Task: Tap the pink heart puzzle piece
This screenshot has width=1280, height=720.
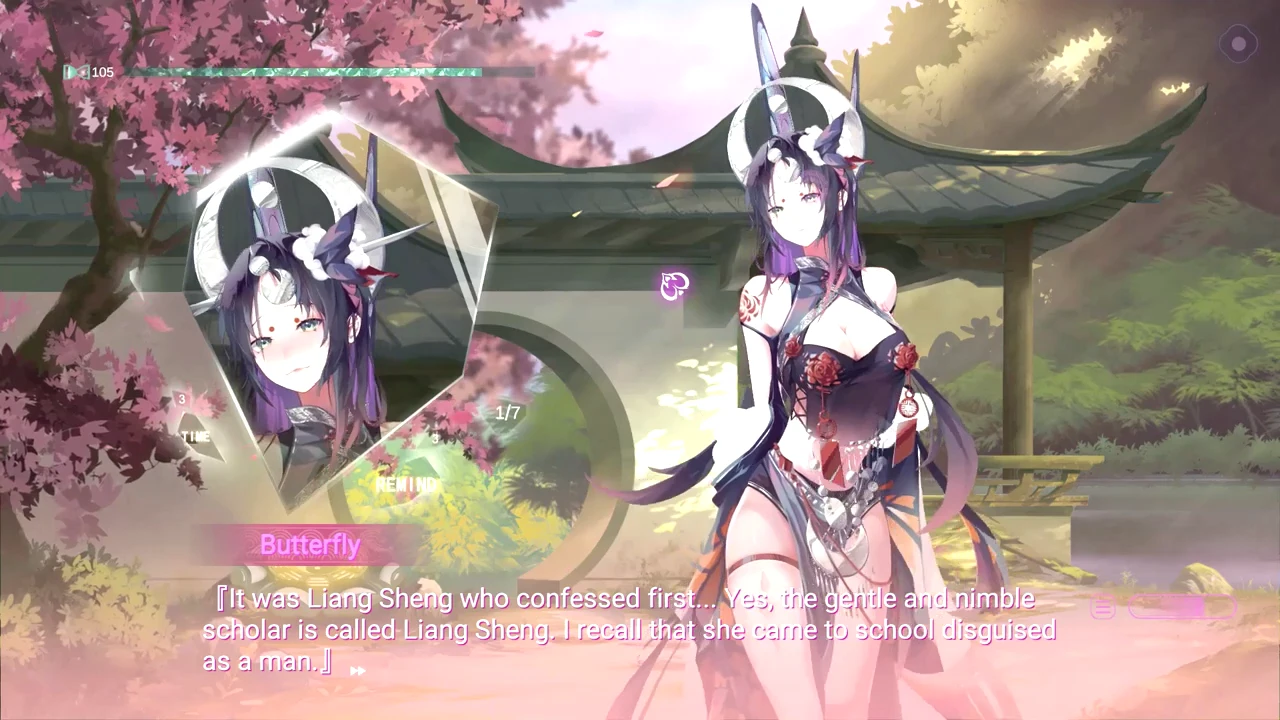Action: tap(675, 287)
